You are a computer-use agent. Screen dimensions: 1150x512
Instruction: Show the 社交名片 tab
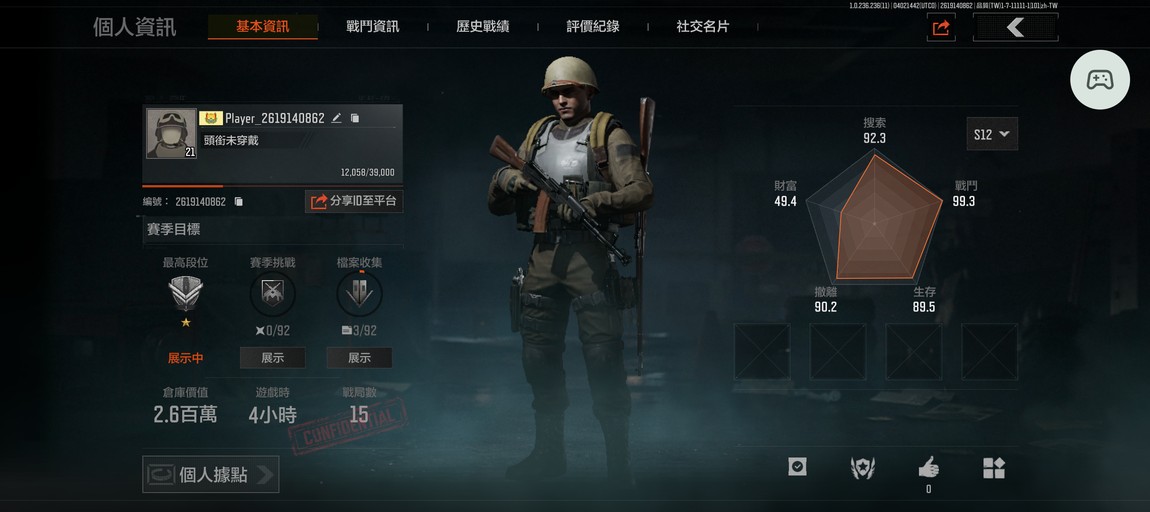click(702, 27)
